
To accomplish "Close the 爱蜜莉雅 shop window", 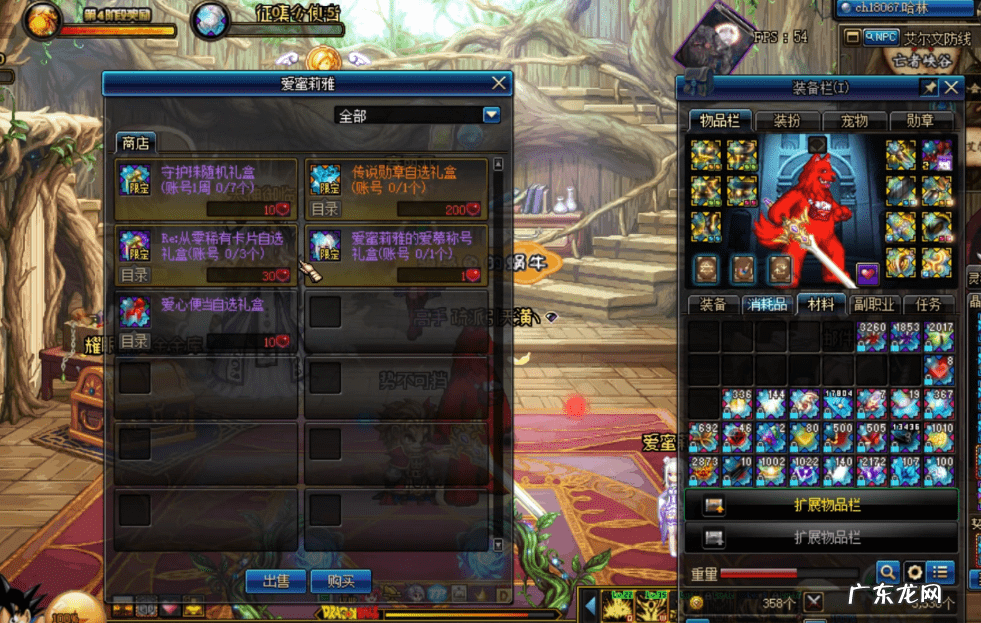I will [499, 83].
